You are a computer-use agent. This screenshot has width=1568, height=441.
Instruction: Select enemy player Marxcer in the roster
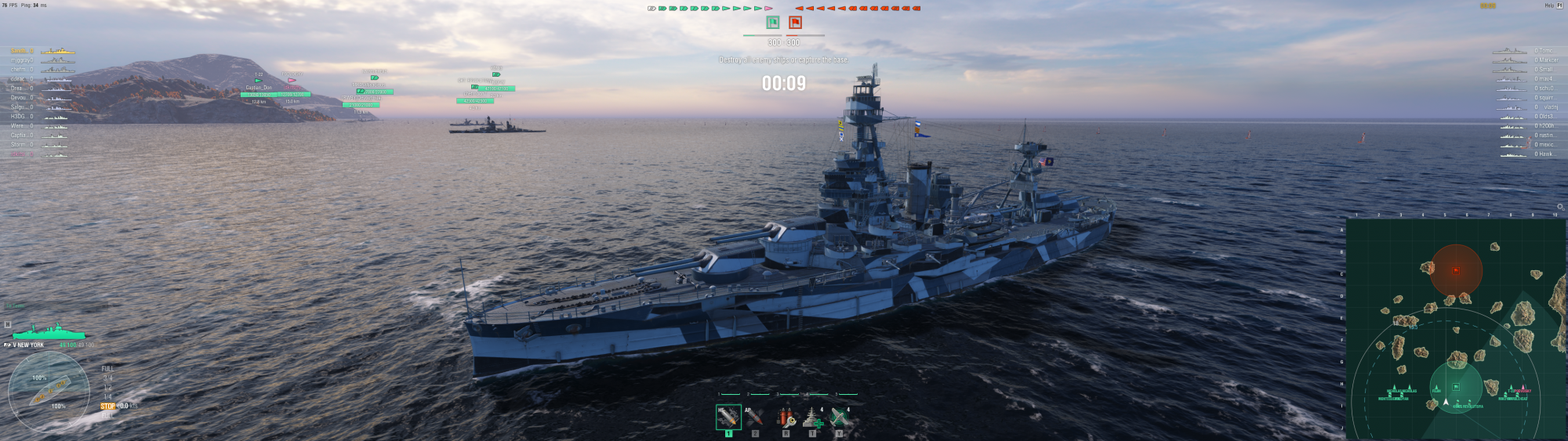pyautogui.click(x=1548, y=60)
